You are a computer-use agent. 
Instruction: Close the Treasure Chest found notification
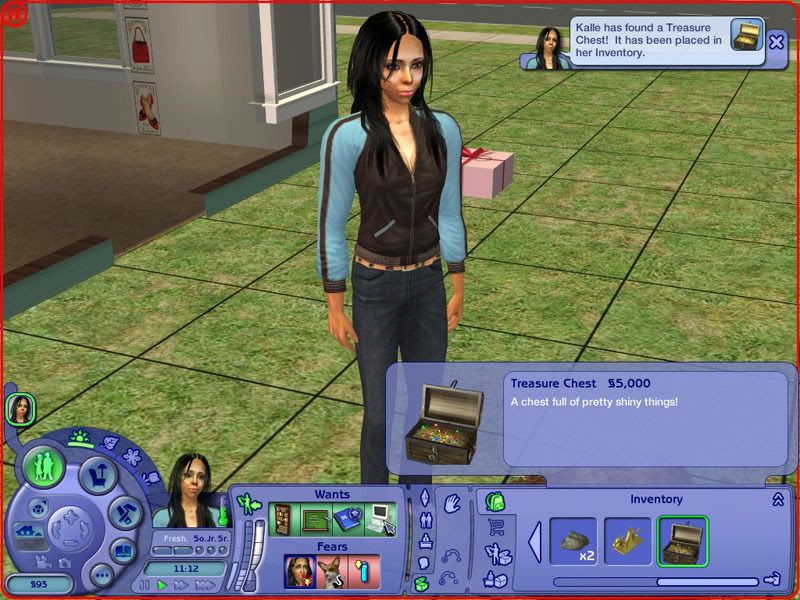[777, 41]
